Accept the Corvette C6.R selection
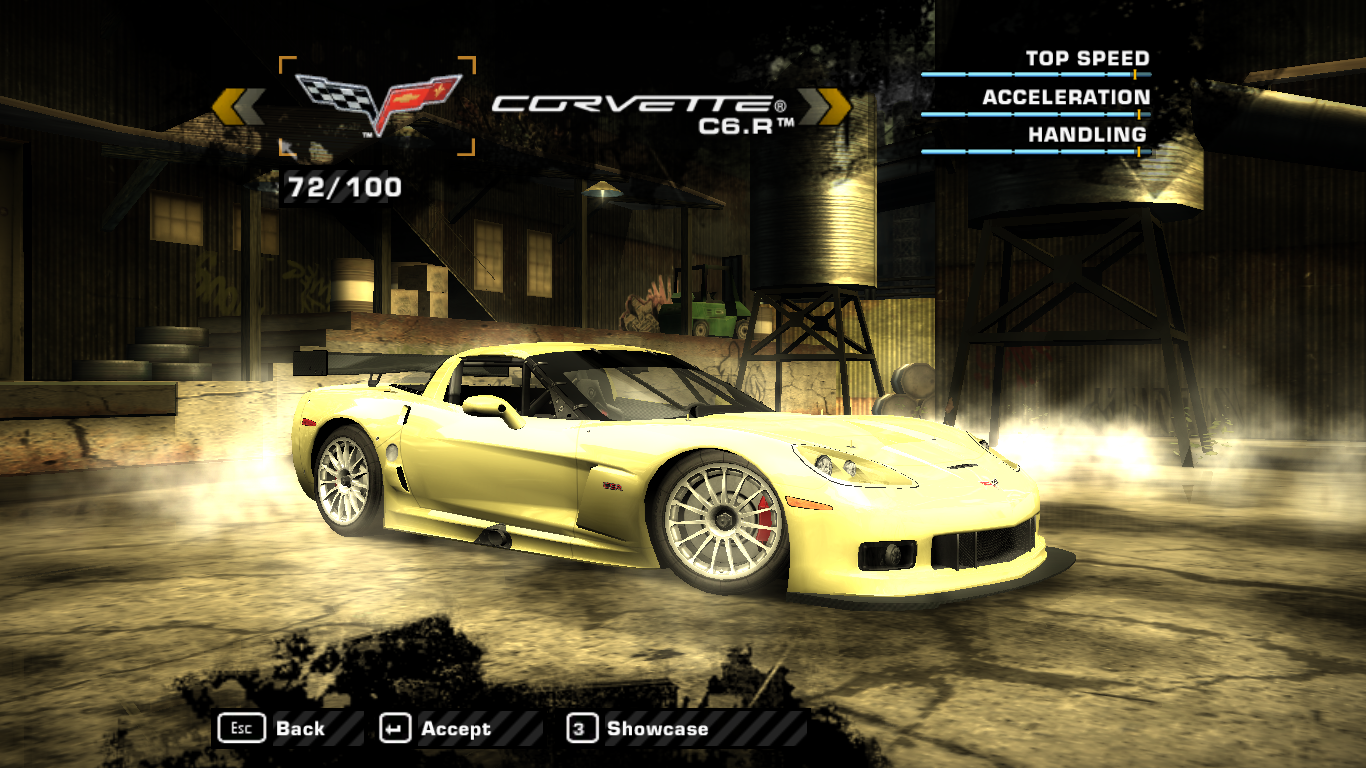This screenshot has width=1366, height=768. 437,729
